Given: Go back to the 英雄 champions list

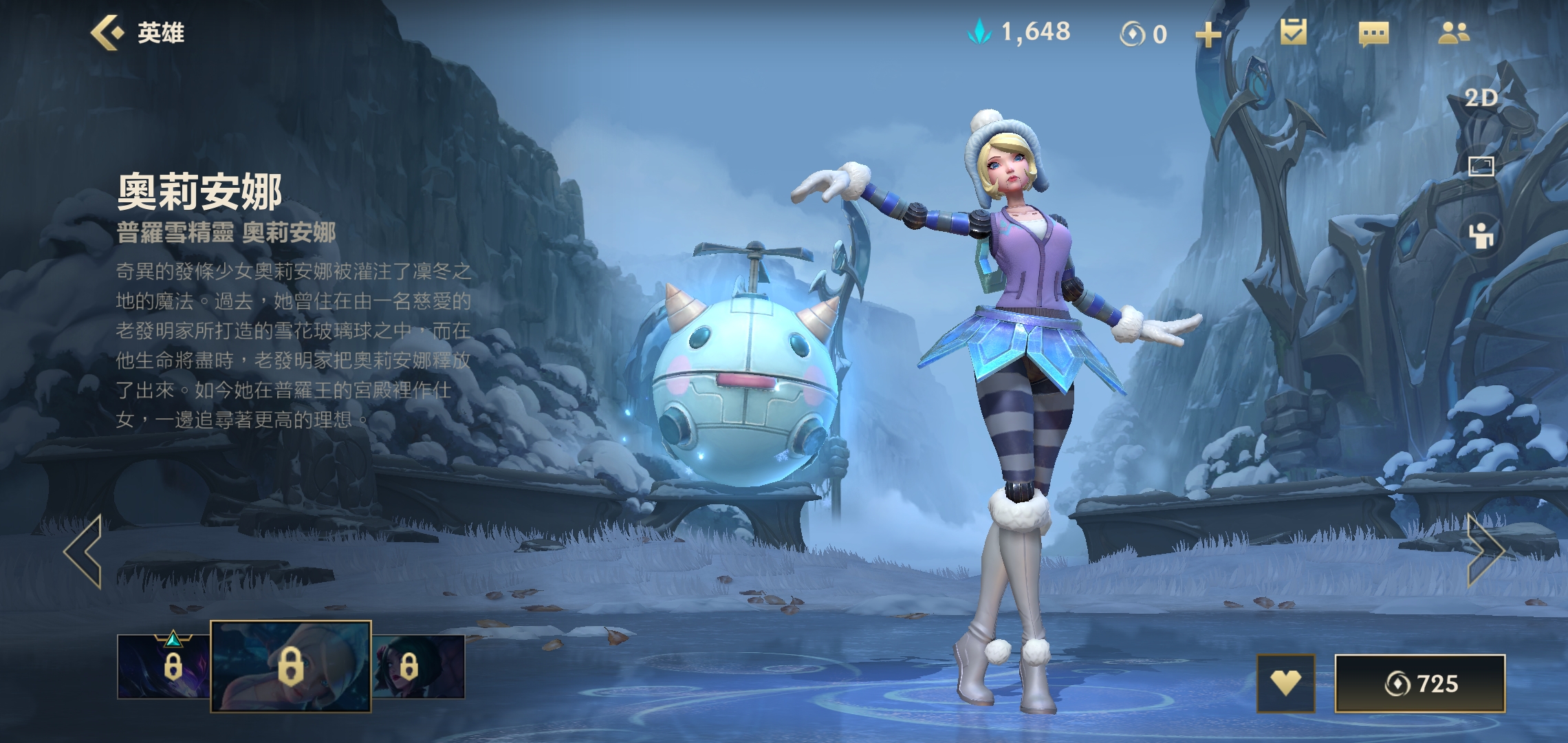Looking at the screenshot, I should pyautogui.click(x=138, y=33).
